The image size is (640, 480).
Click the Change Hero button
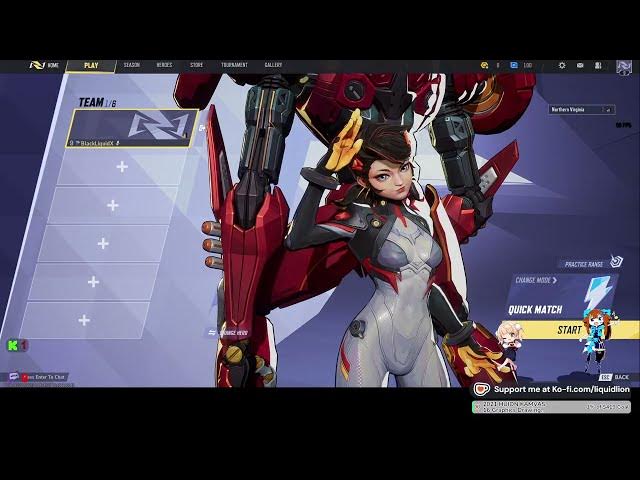click(230, 332)
